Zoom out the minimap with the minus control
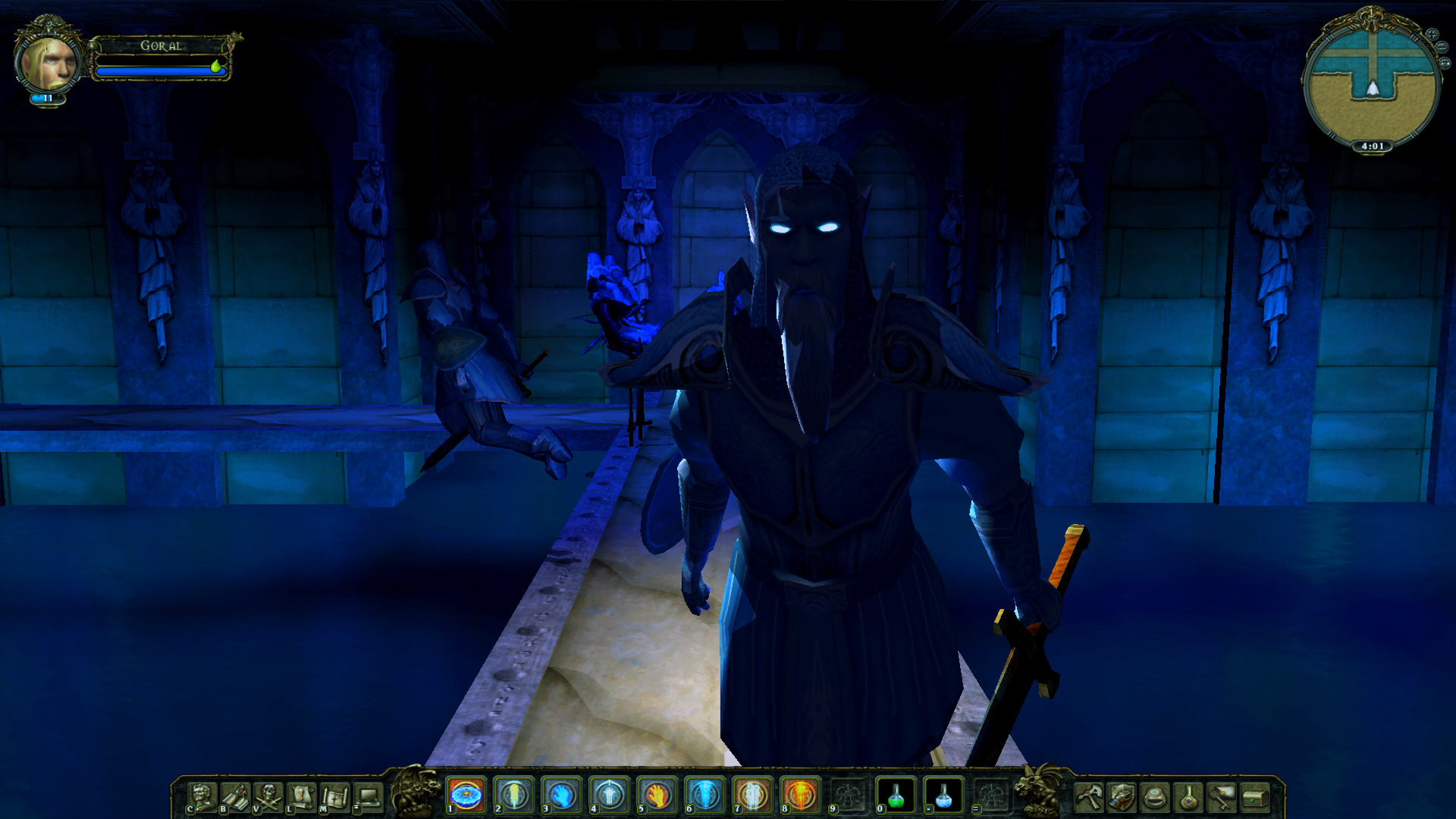 tap(1442, 47)
